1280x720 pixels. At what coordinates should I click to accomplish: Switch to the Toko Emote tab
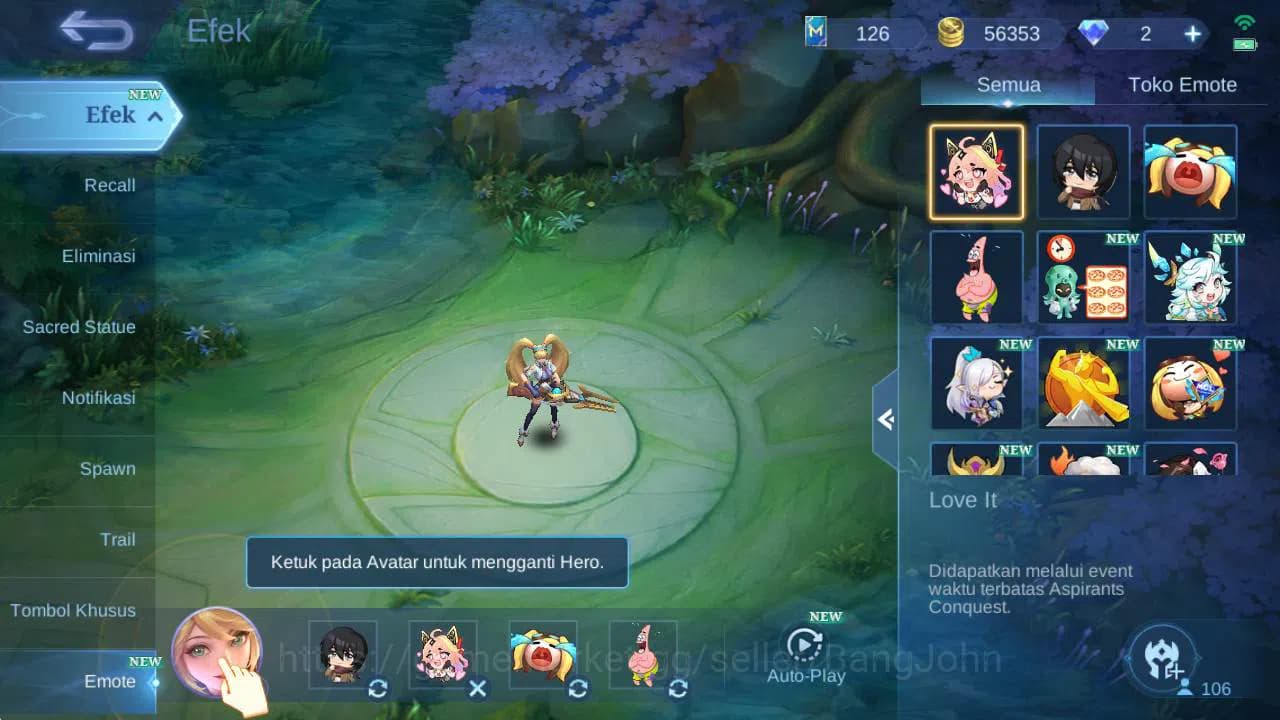click(x=1183, y=85)
